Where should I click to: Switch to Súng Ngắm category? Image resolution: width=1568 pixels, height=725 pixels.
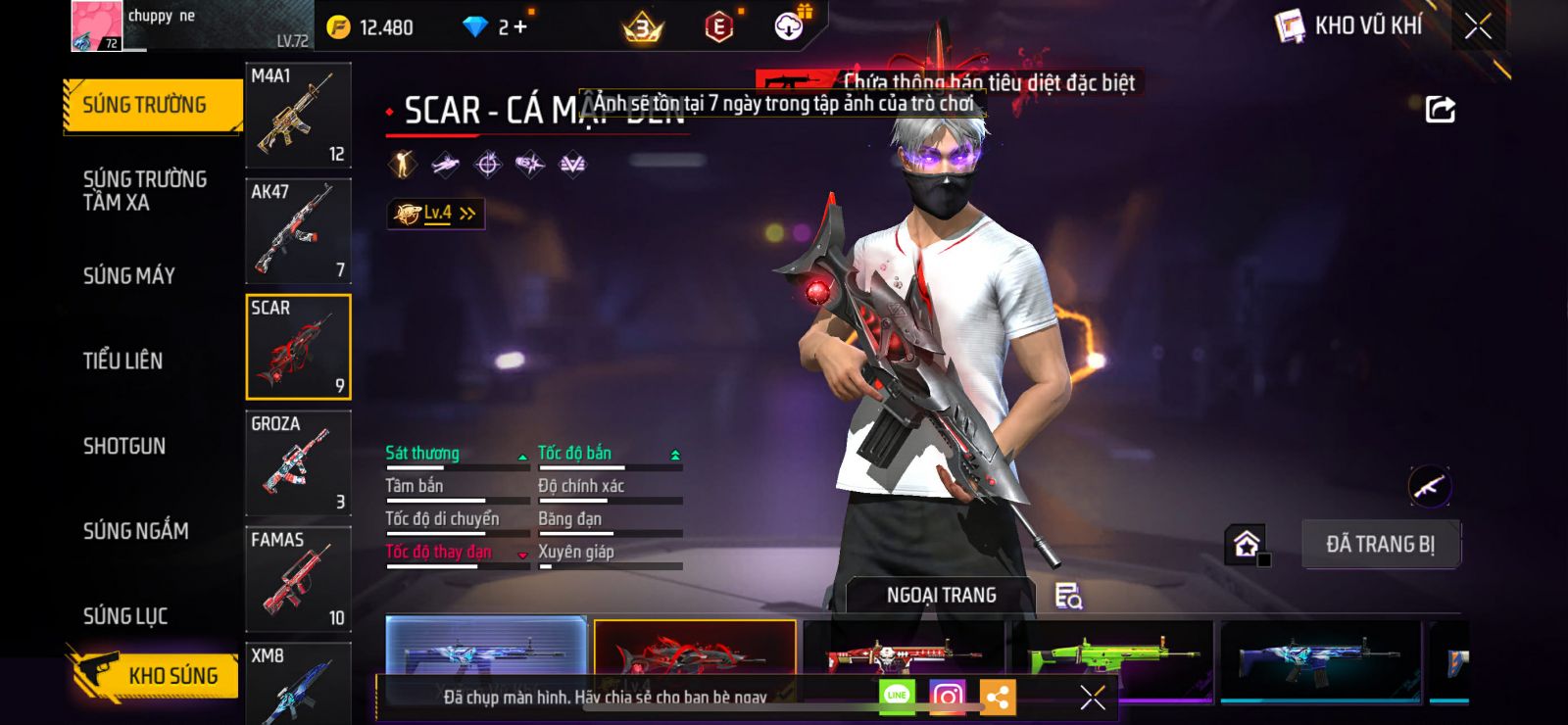135,531
